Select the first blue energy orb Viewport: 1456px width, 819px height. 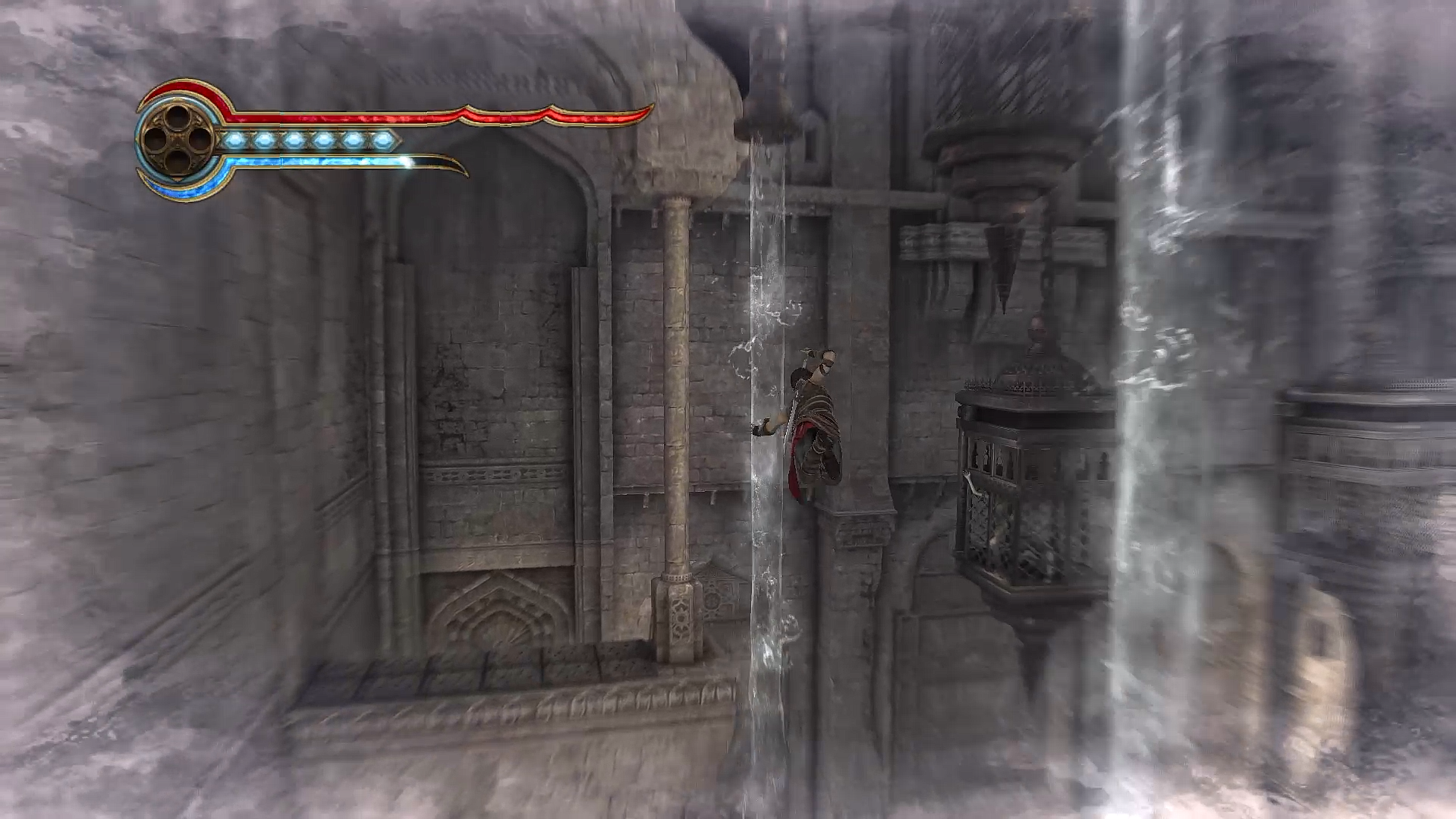pos(236,139)
